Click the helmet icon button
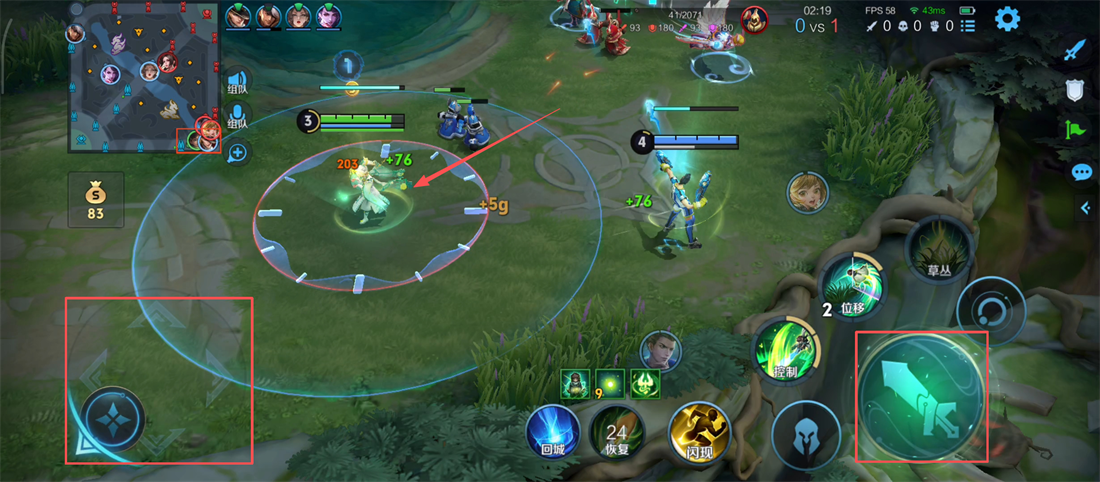This screenshot has height=482, width=1100. pyautogui.click(x=806, y=435)
